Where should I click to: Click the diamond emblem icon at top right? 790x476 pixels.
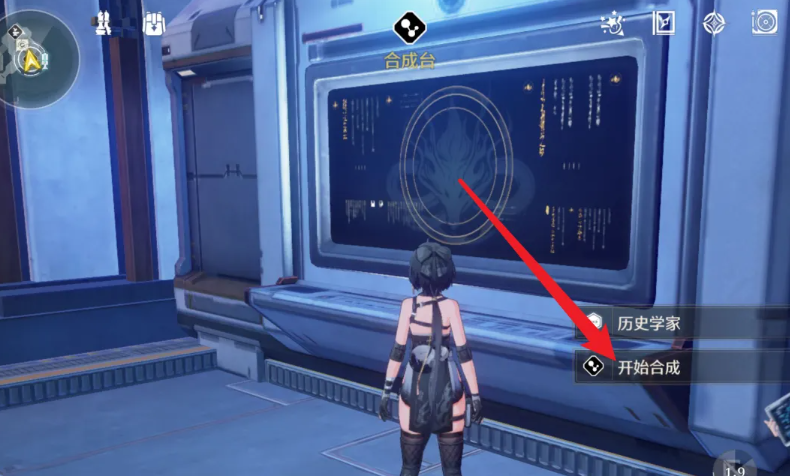(714, 23)
